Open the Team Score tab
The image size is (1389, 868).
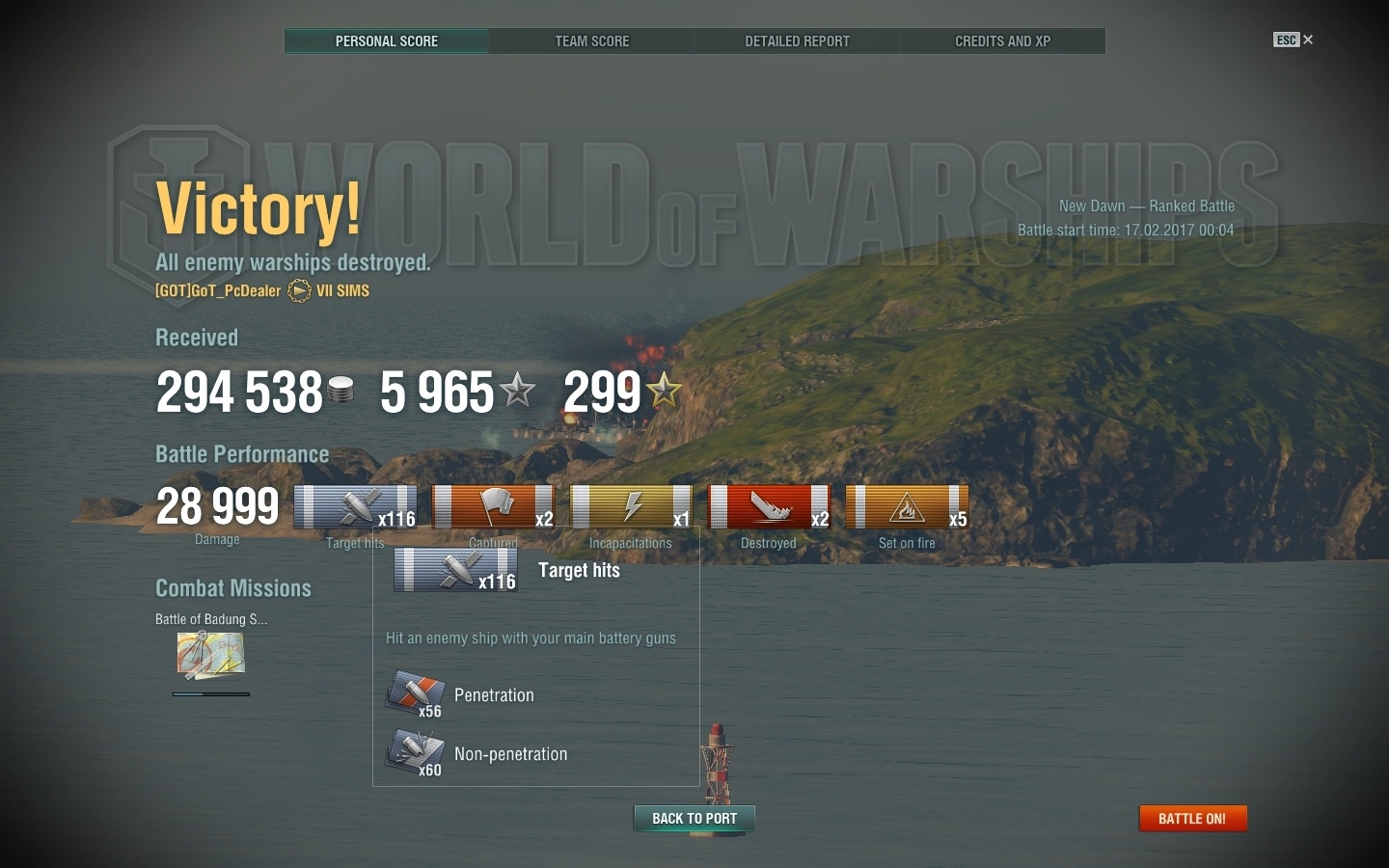tap(591, 41)
